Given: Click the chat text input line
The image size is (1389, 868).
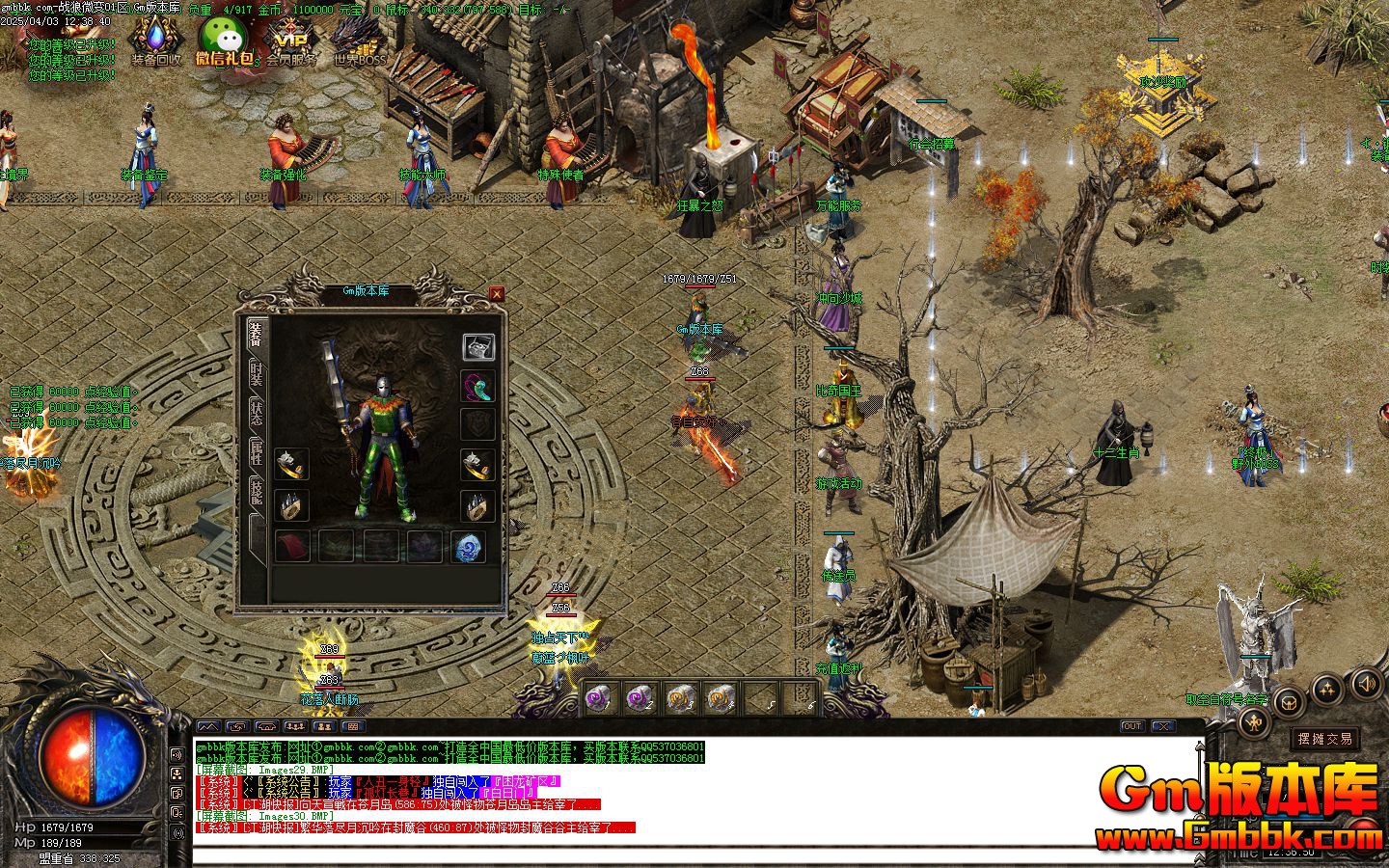Looking at the screenshot, I should (x=675, y=854).
